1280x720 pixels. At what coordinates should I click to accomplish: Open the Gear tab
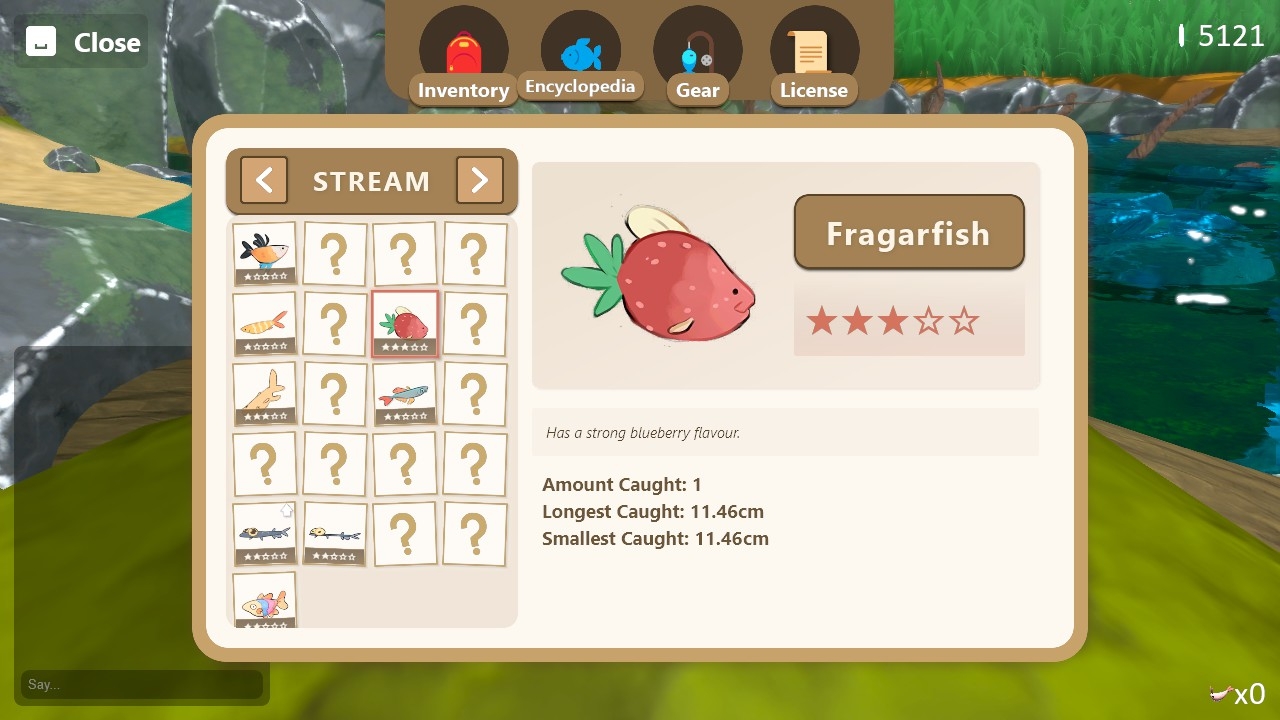(697, 58)
